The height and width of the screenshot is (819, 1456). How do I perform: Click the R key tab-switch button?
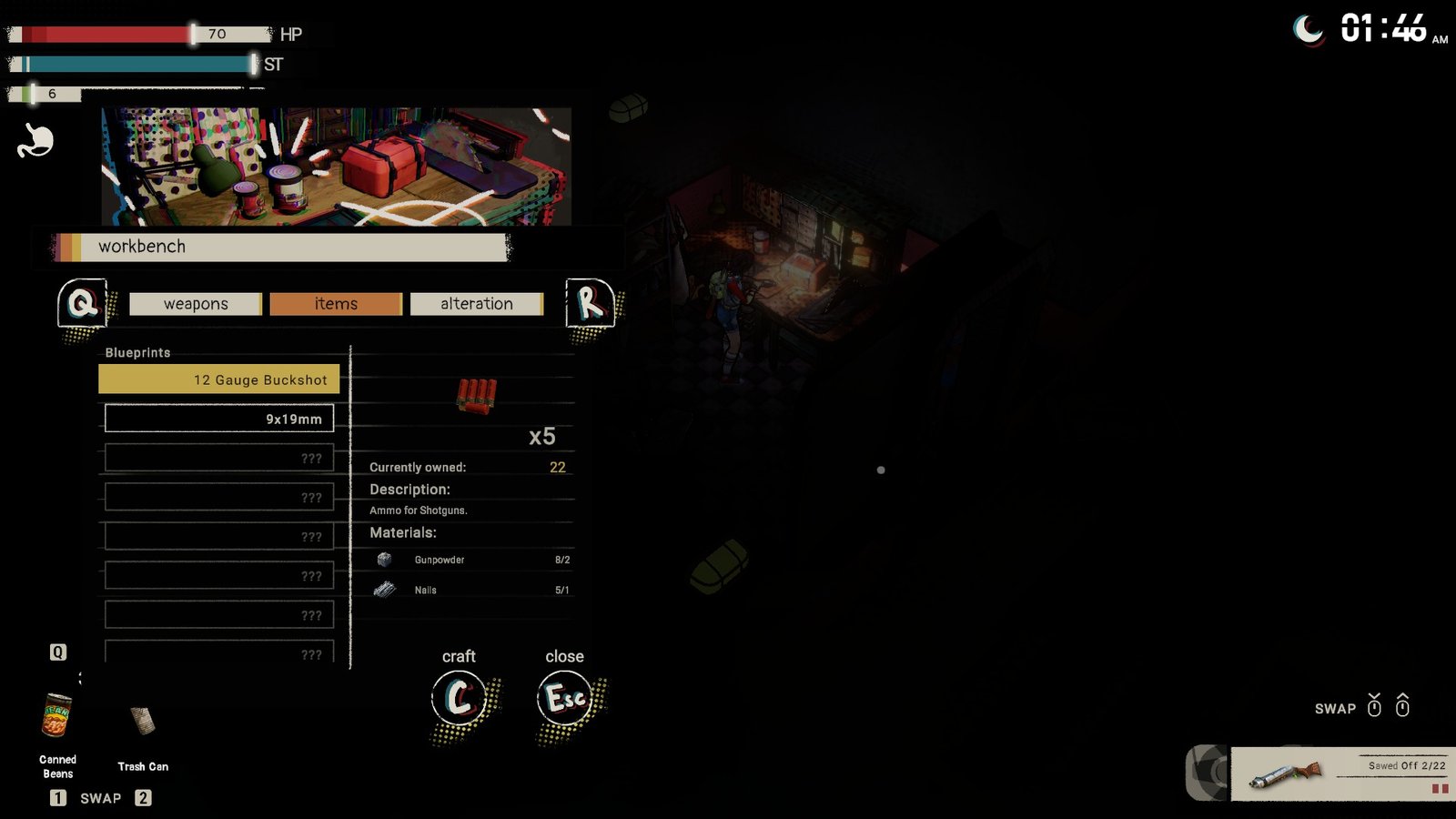coord(588,302)
